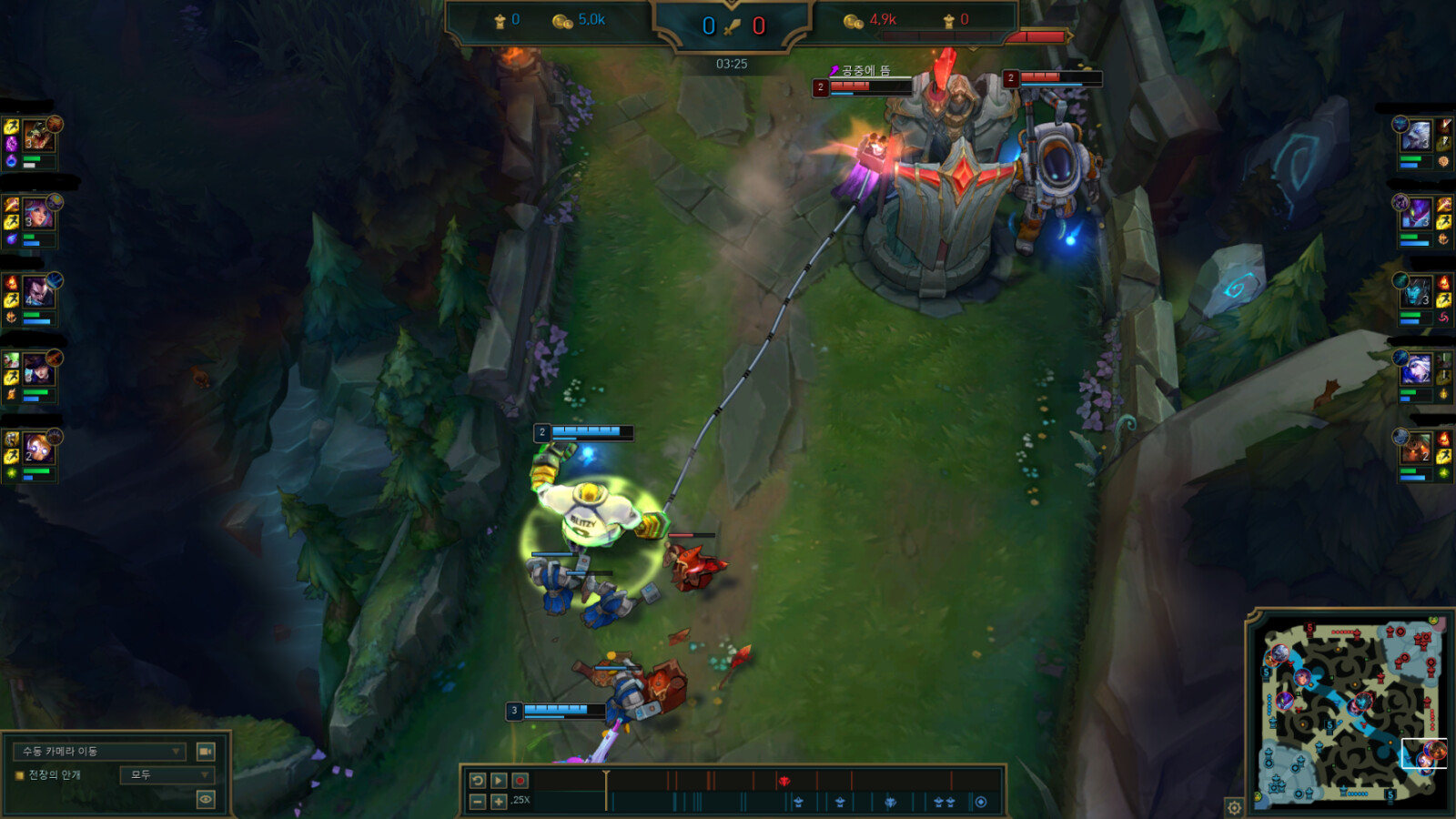This screenshot has height=819, width=1456.
Task: Decrease playback speed with the minus button
Action: (477, 802)
